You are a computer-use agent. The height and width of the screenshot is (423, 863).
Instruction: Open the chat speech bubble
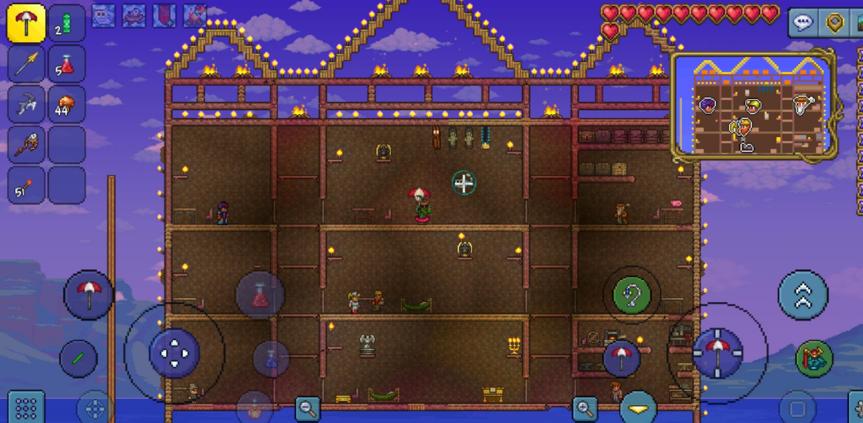[802, 22]
